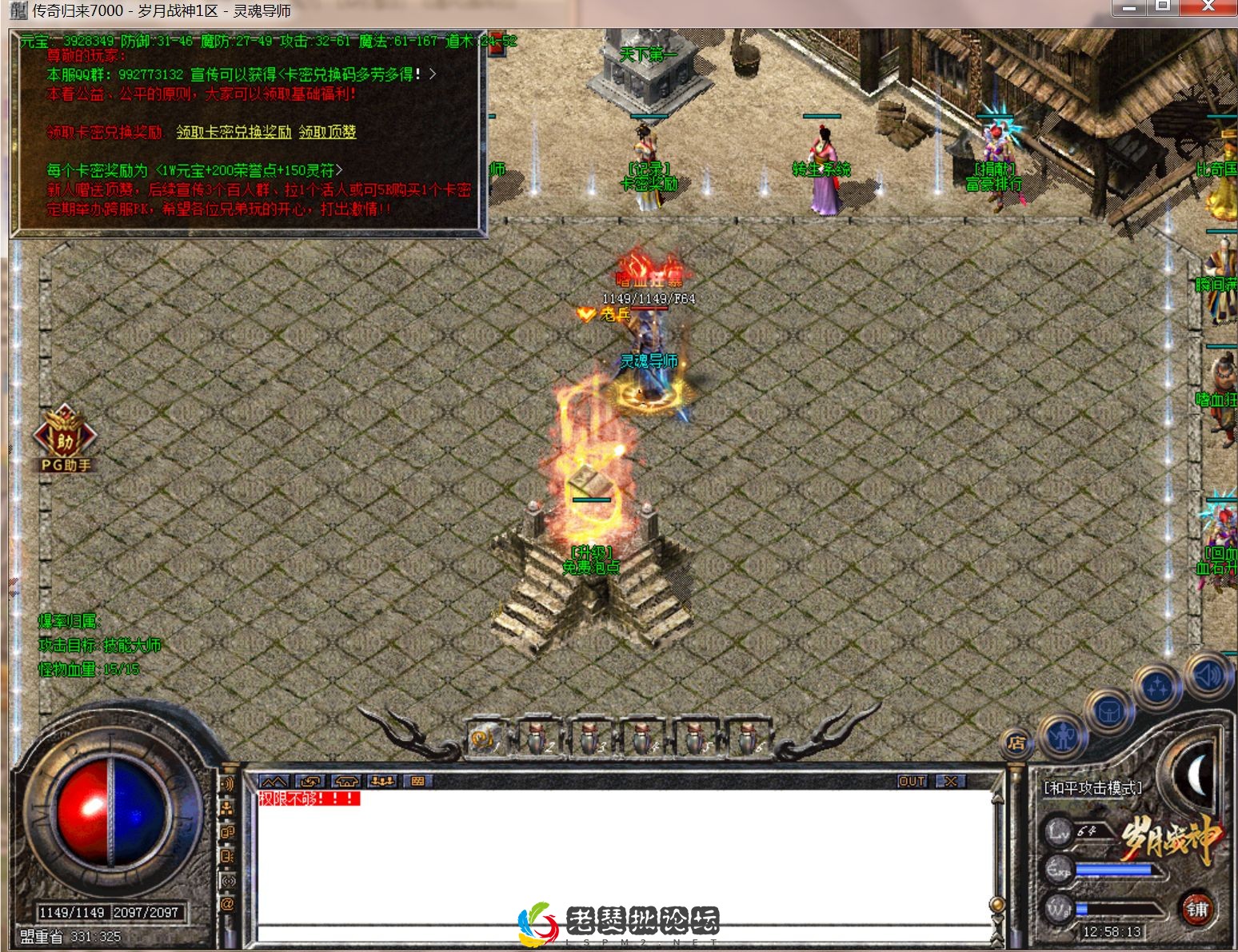Click the 领取卡密兑换奖励 link
This screenshot has width=1238, height=952.
[234, 133]
